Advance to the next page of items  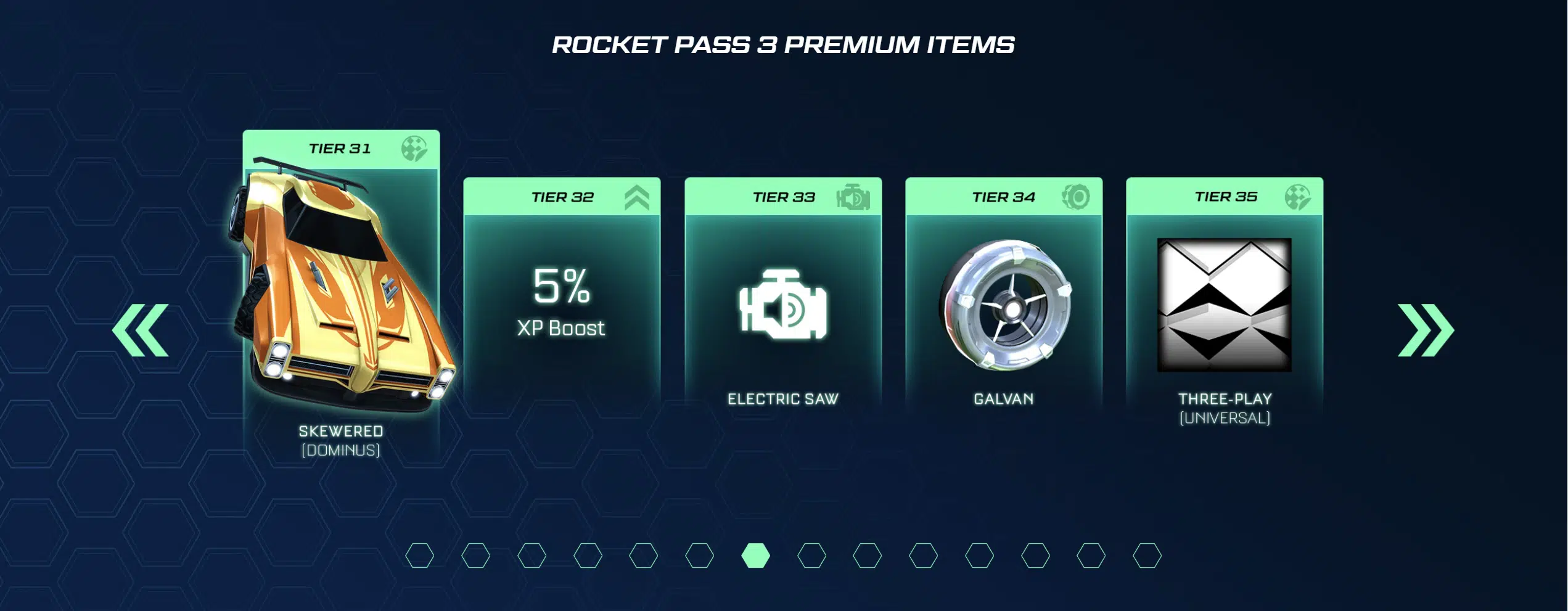(1425, 330)
